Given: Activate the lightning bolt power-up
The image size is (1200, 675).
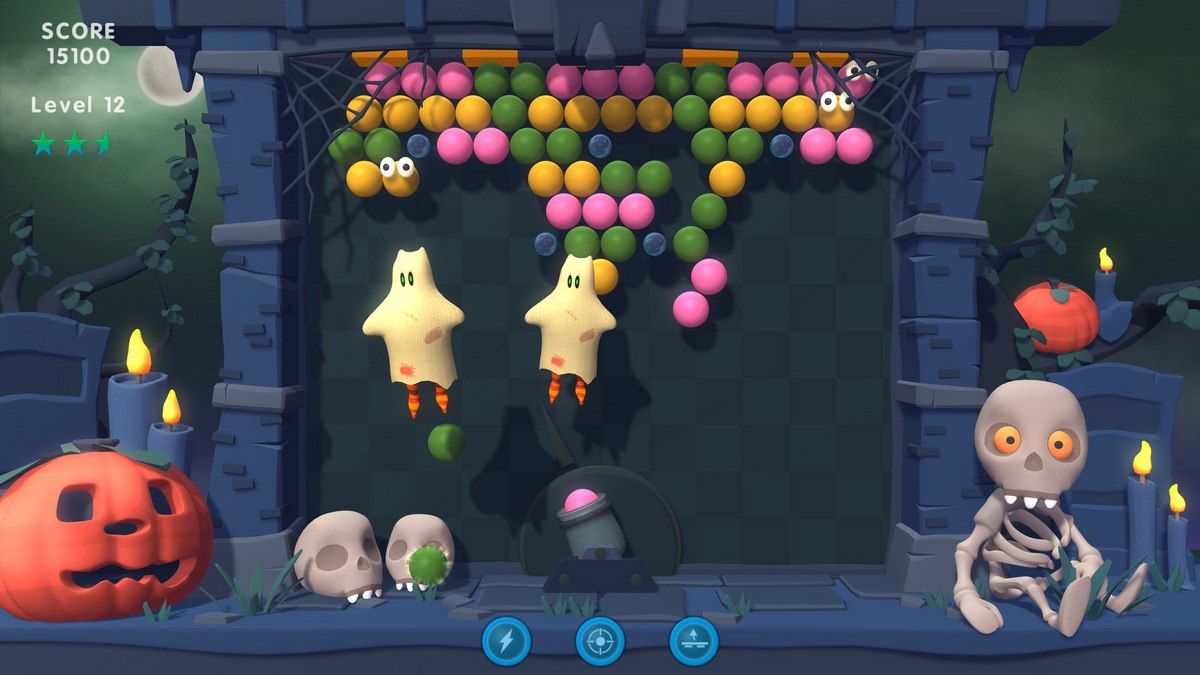Looking at the screenshot, I should point(506,641).
